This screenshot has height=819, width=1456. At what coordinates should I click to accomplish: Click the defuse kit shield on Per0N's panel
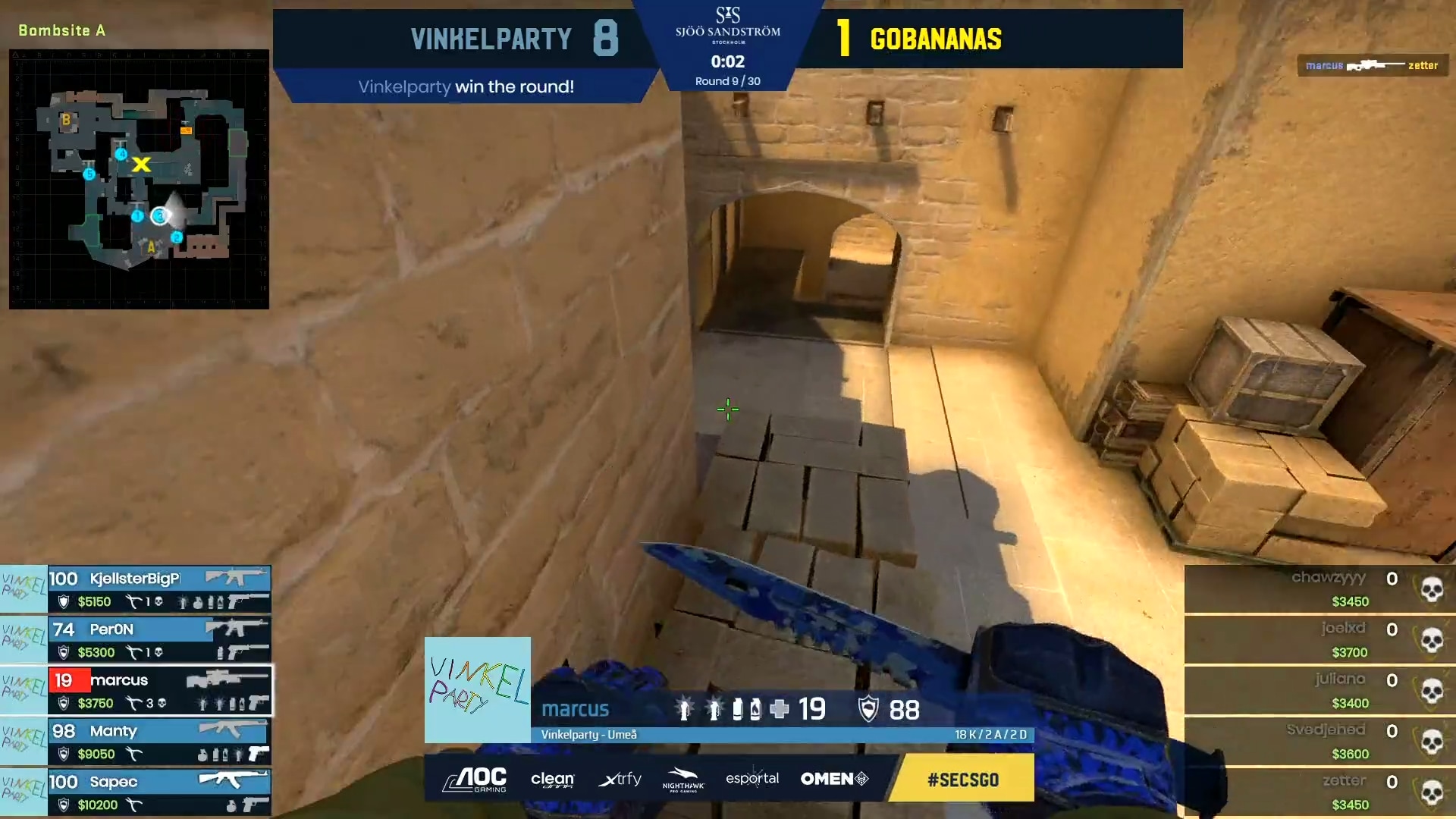[x=65, y=652]
